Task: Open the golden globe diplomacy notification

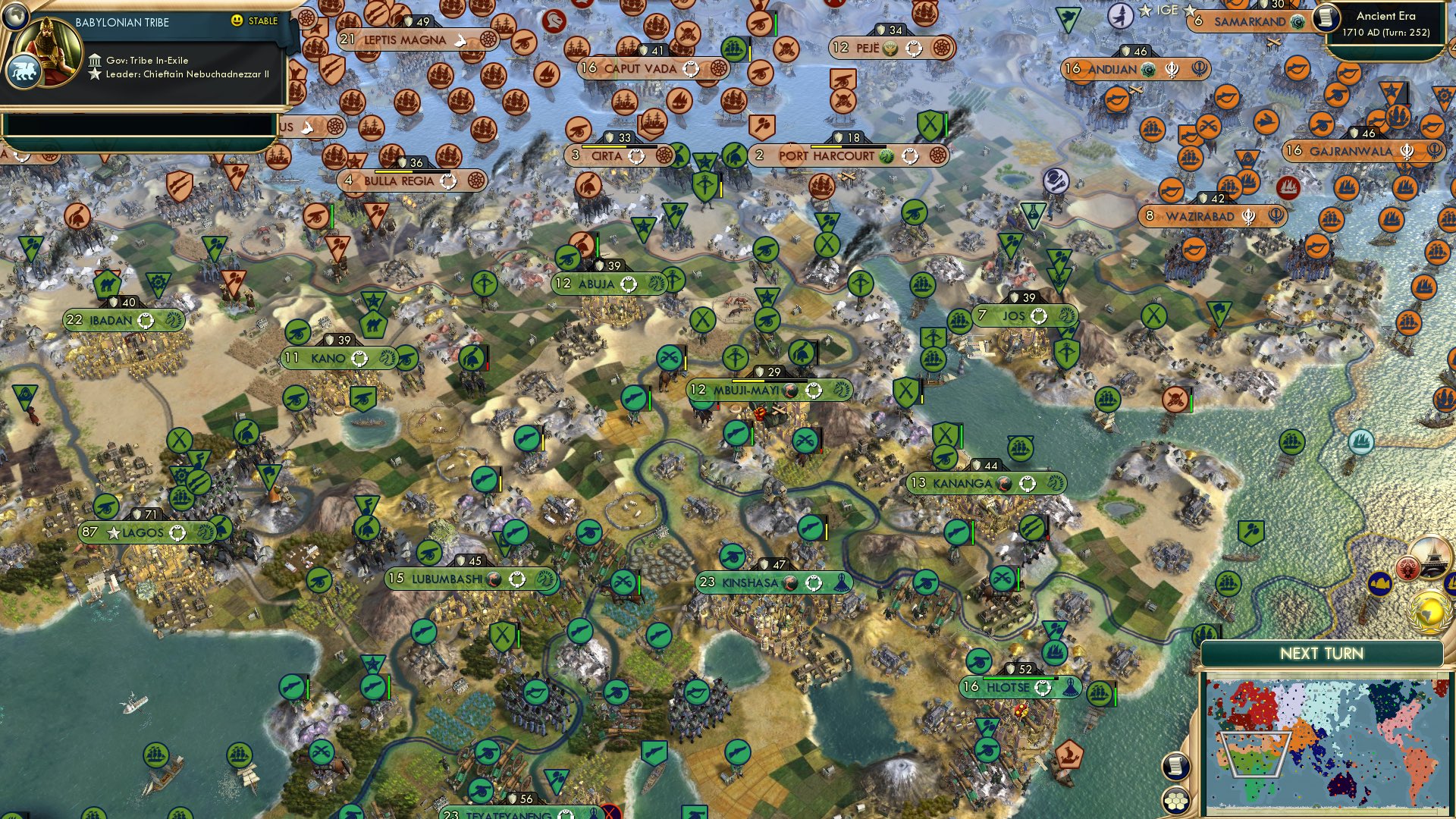Action: click(x=1430, y=610)
